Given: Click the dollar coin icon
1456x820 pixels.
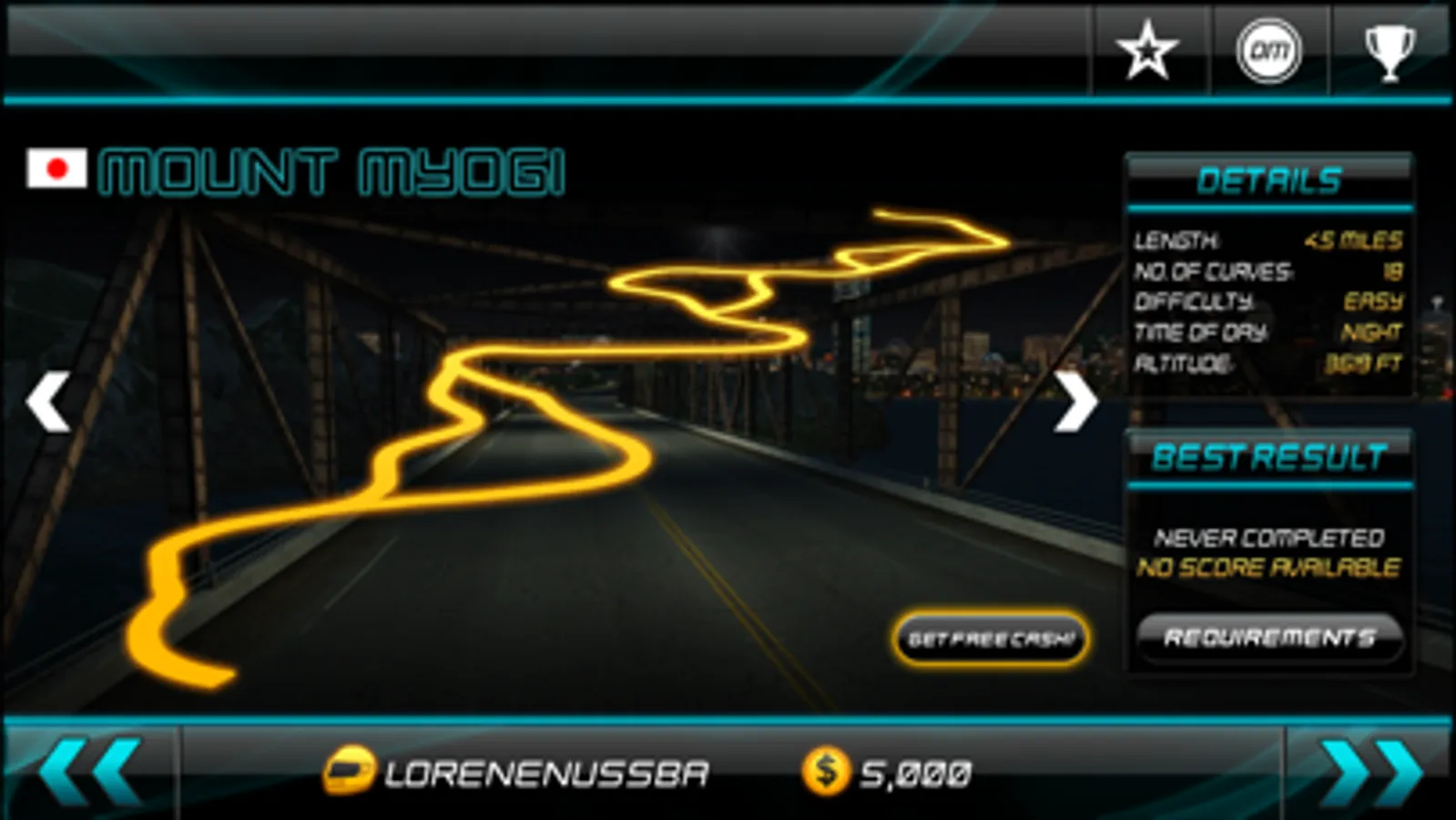Looking at the screenshot, I should (x=824, y=770).
